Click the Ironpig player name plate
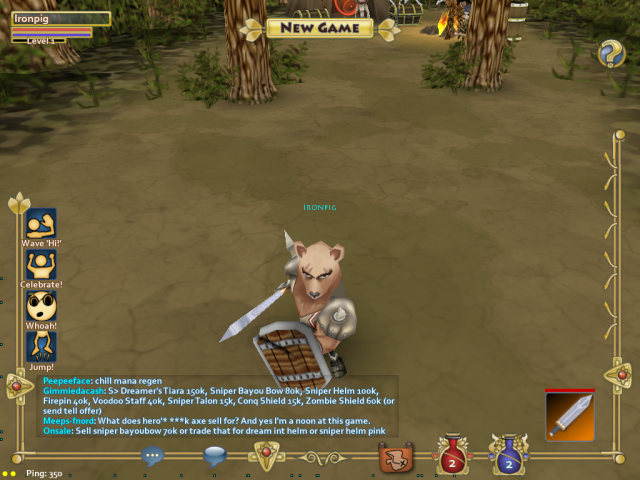 click(60, 18)
